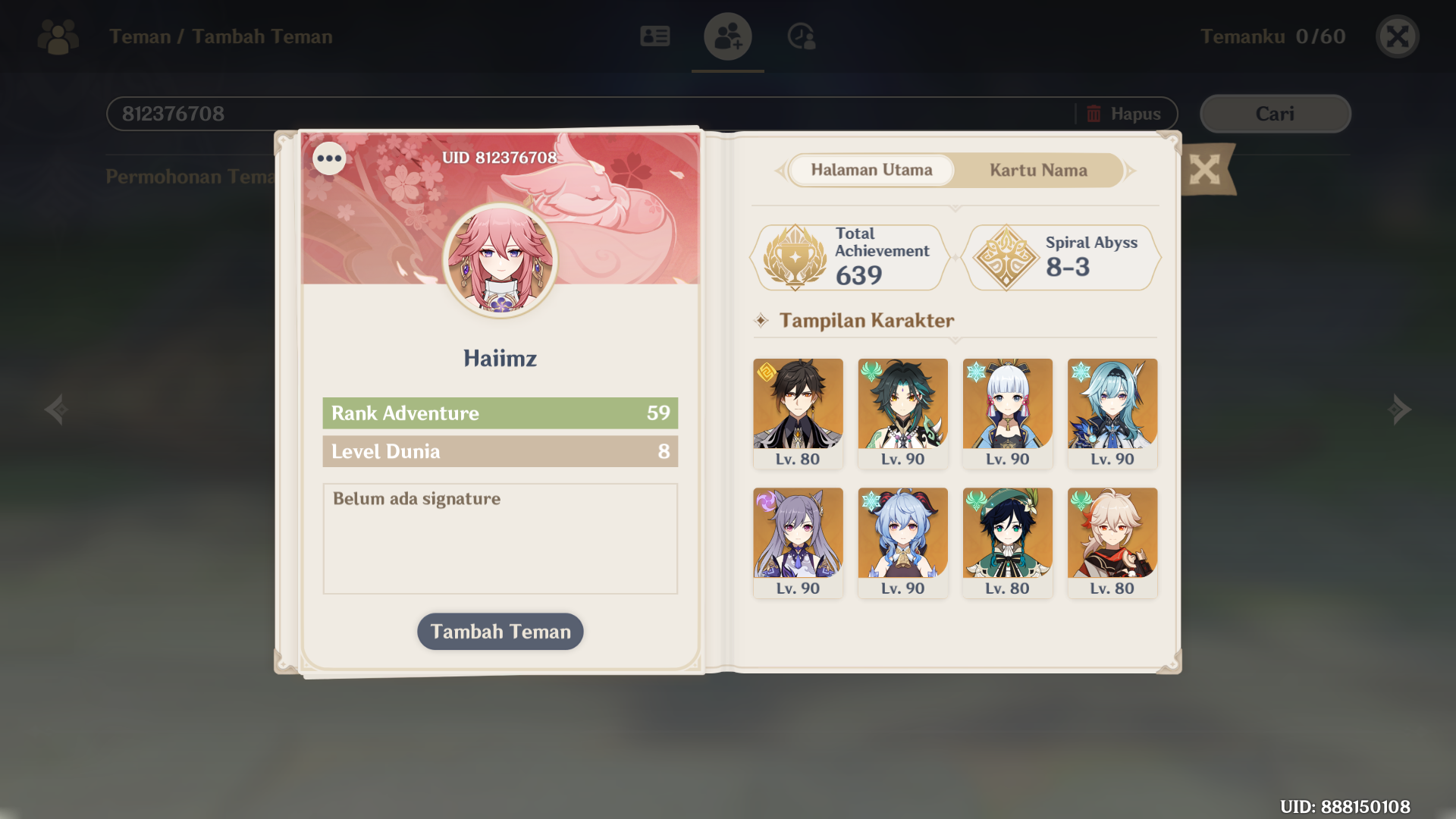Image resolution: width=1456 pixels, height=819 pixels.
Task: Click the right page navigation arrow
Action: click(1399, 409)
